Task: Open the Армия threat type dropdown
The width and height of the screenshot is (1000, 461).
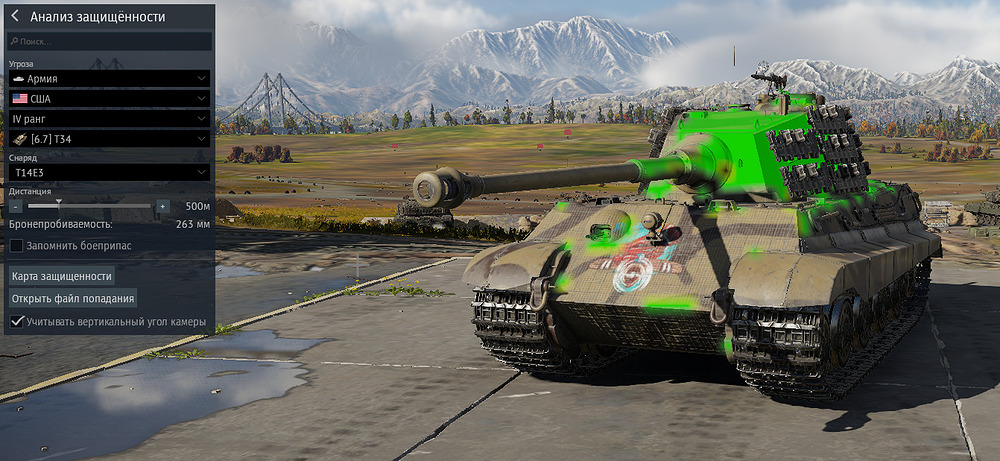Action: click(109, 77)
